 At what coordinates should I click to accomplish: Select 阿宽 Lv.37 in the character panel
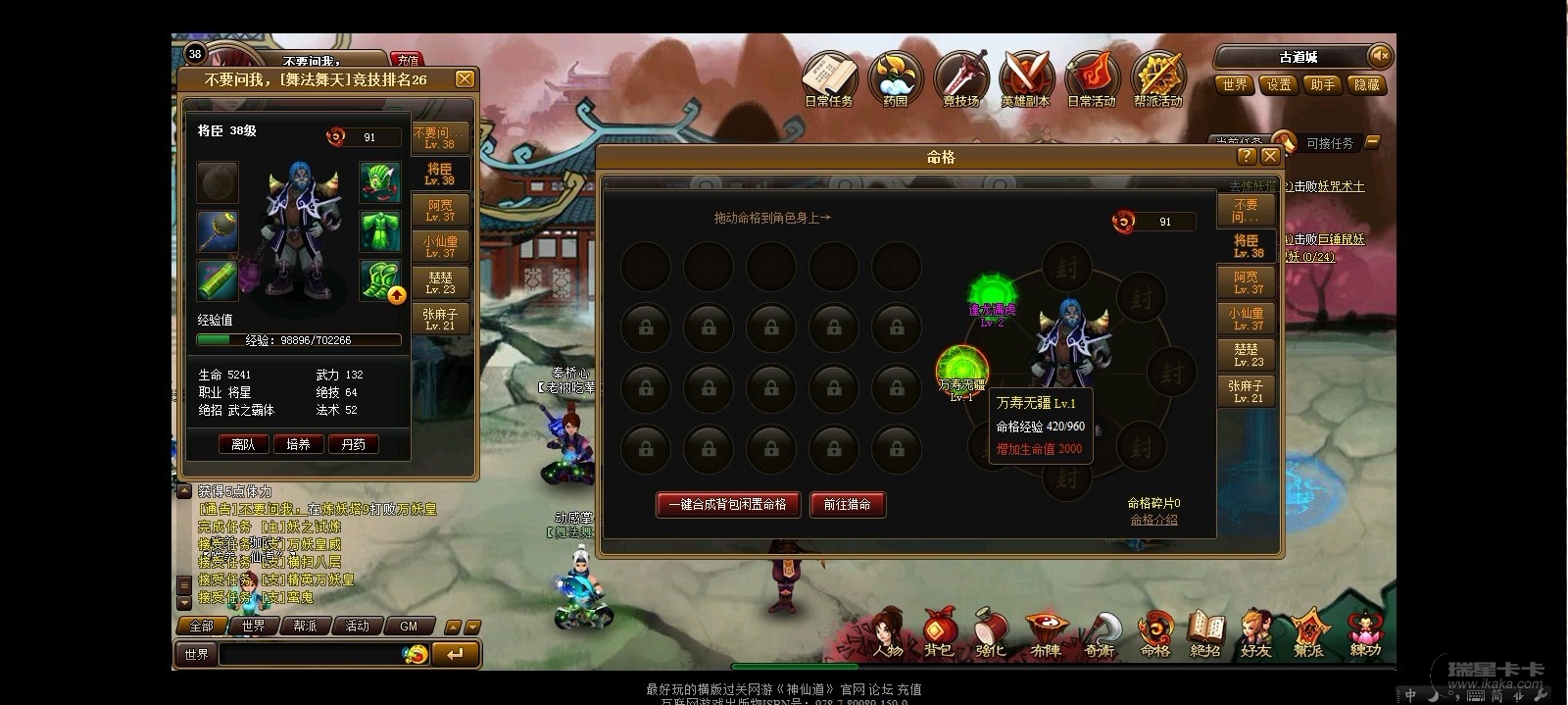[x=440, y=210]
